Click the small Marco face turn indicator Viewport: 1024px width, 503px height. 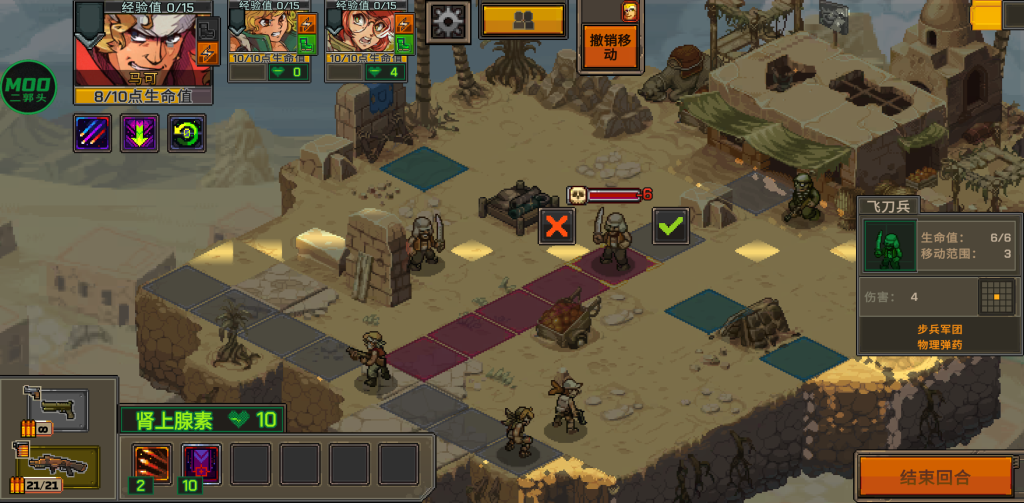(x=629, y=12)
